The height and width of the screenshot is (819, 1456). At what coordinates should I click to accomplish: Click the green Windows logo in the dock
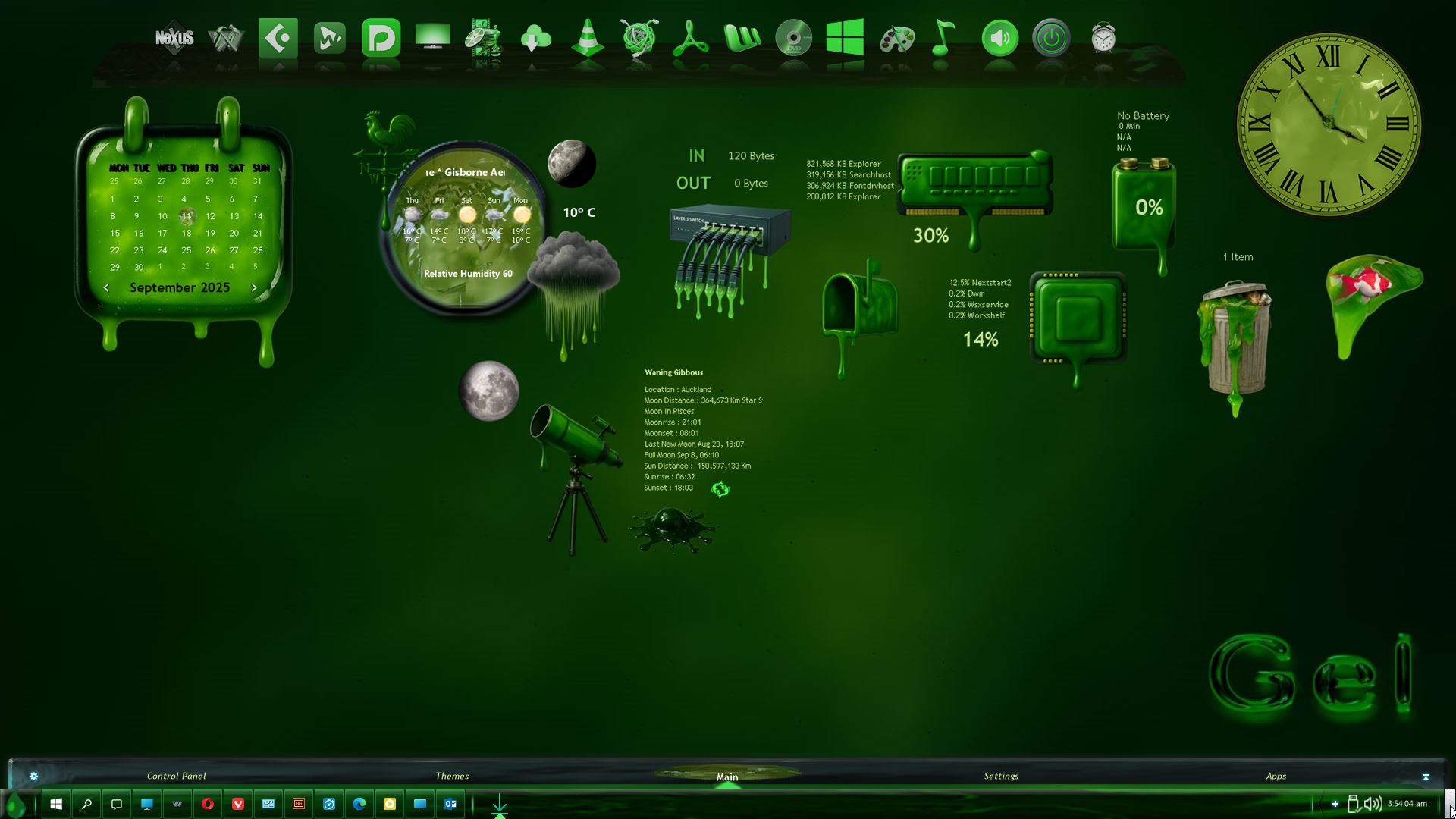[x=845, y=37]
